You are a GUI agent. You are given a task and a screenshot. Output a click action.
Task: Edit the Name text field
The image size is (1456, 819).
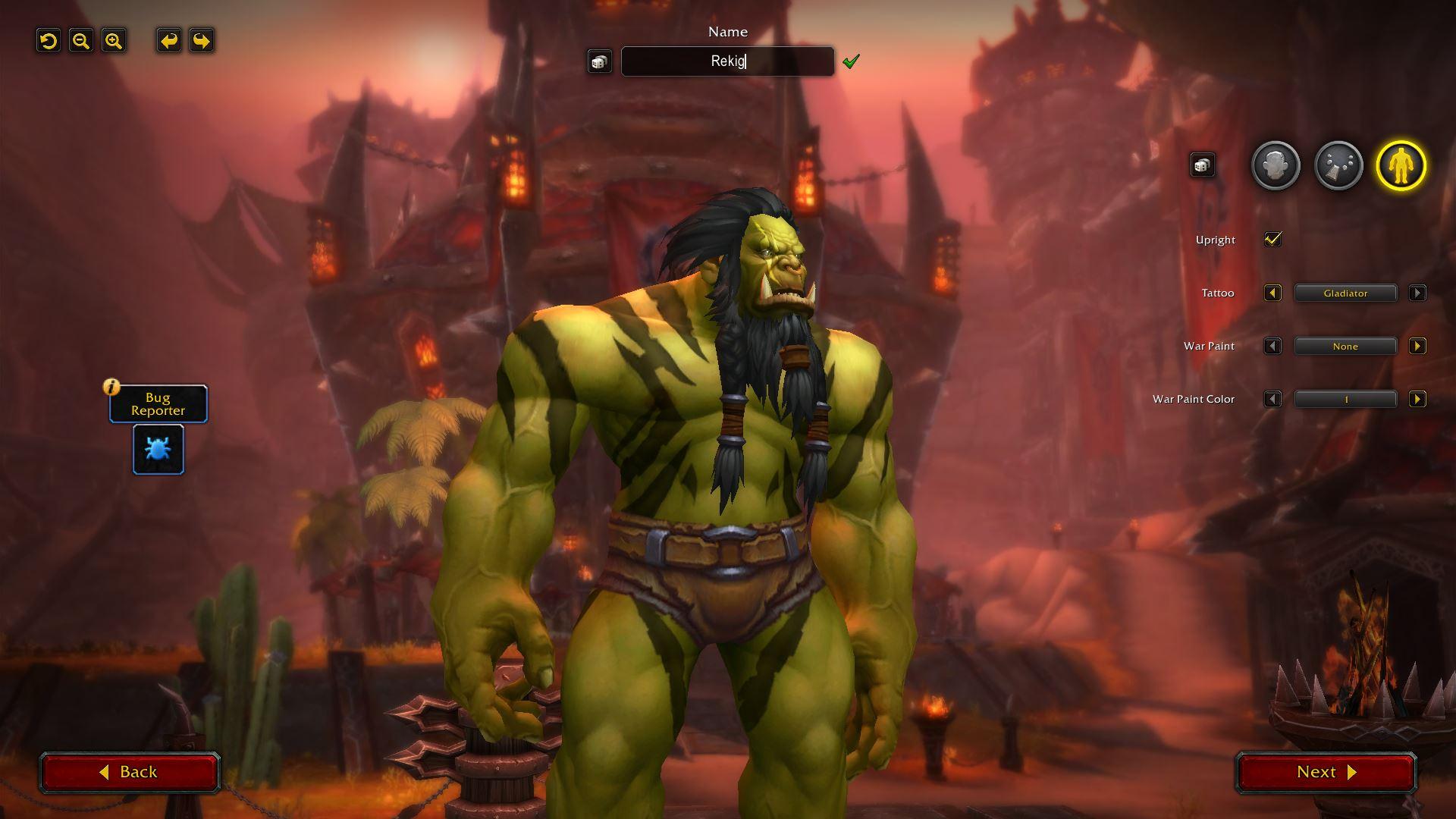(x=727, y=61)
